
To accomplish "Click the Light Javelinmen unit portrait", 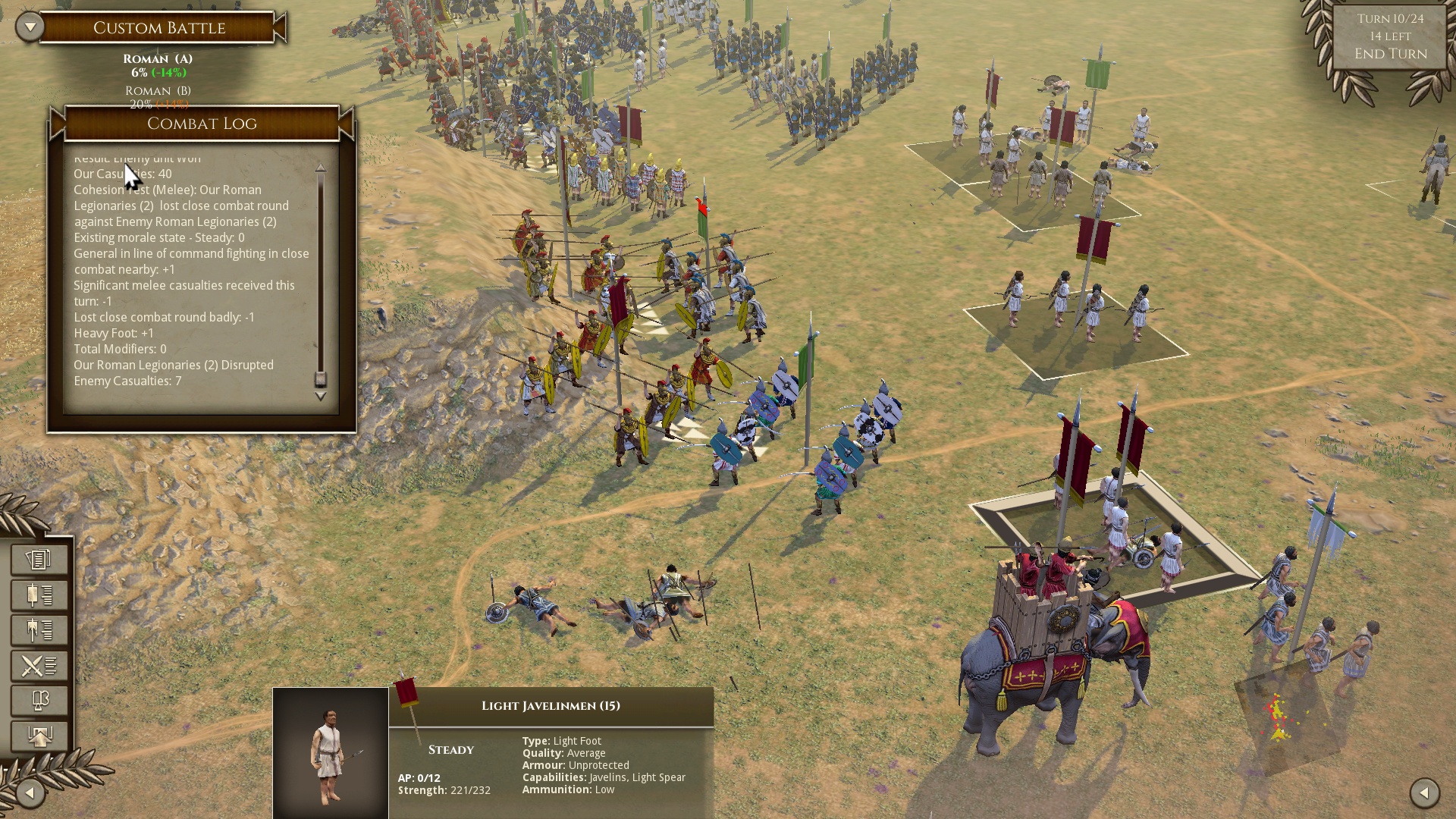I will pyautogui.click(x=331, y=753).
